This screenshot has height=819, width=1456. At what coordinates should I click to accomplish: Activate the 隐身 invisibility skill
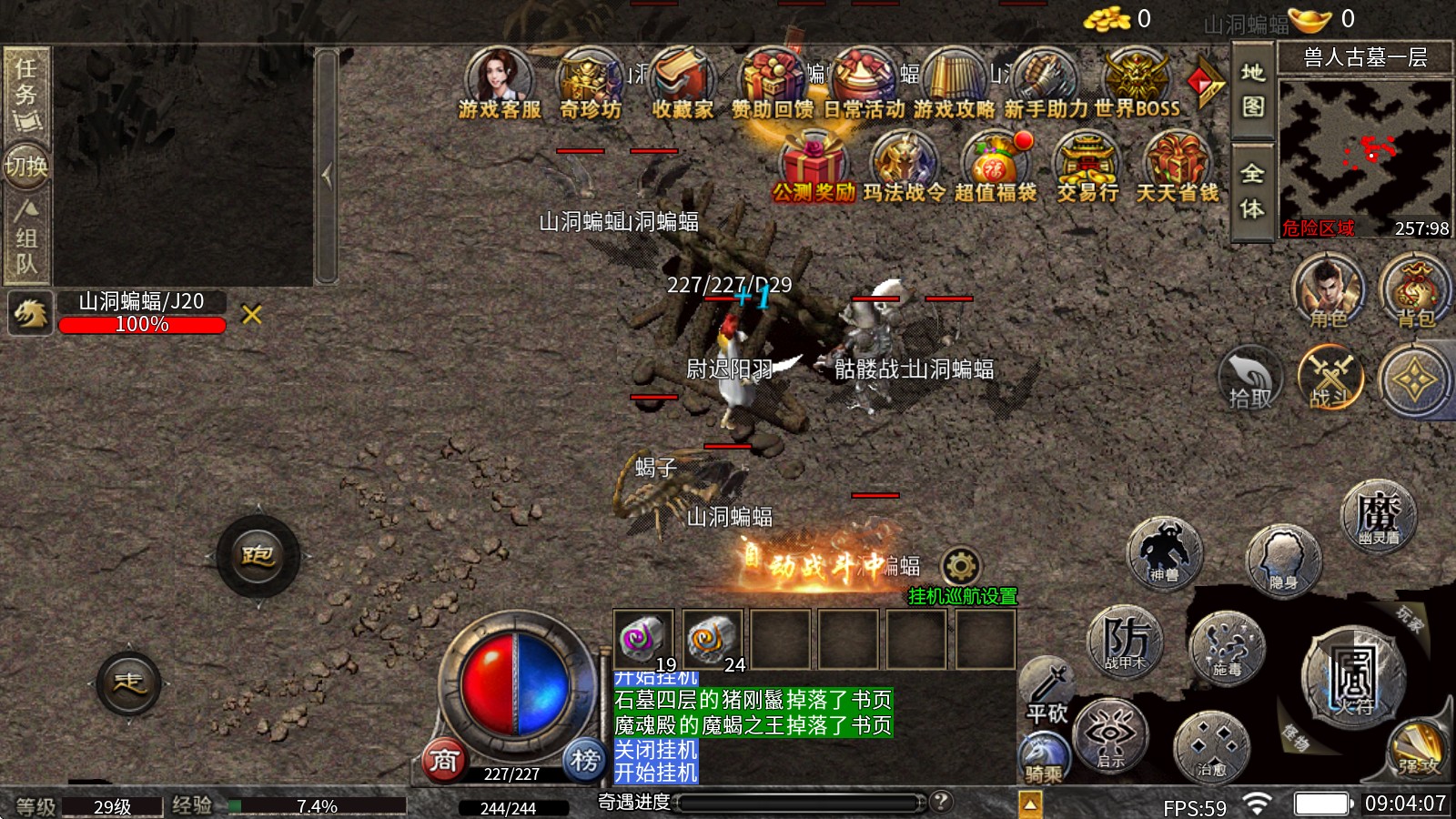click(x=1282, y=559)
